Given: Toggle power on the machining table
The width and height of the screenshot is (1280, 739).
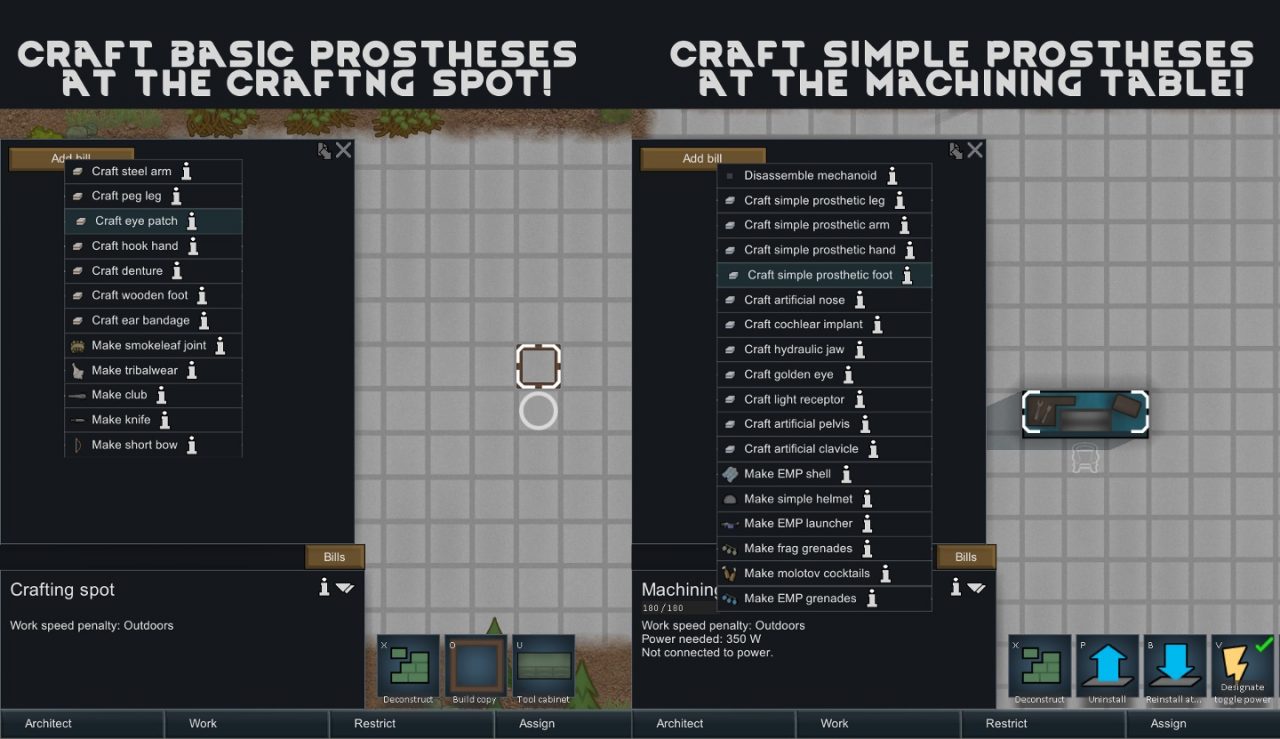Looking at the screenshot, I should [x=1243, y=667].
